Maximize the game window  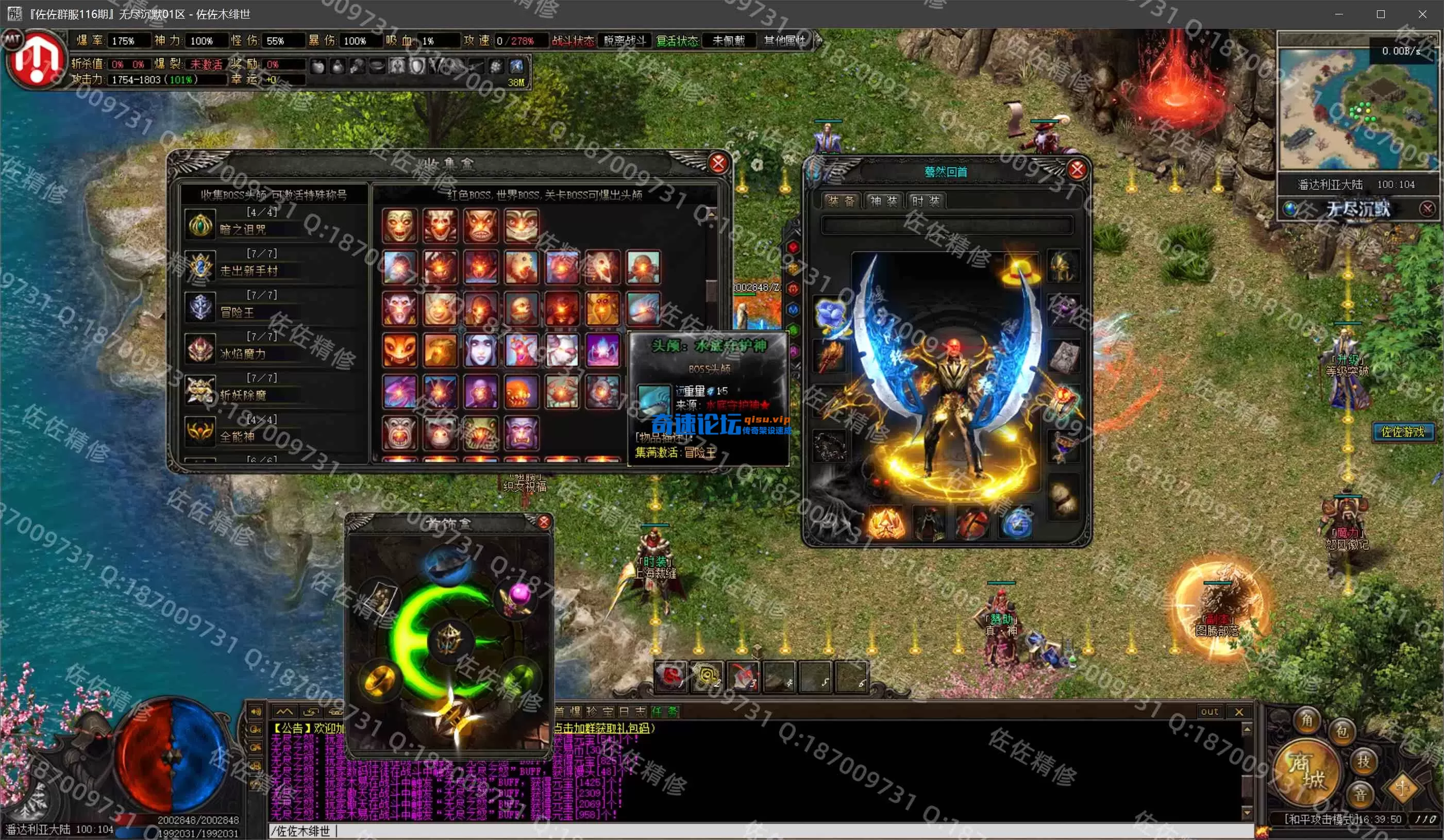point(1381,14)
